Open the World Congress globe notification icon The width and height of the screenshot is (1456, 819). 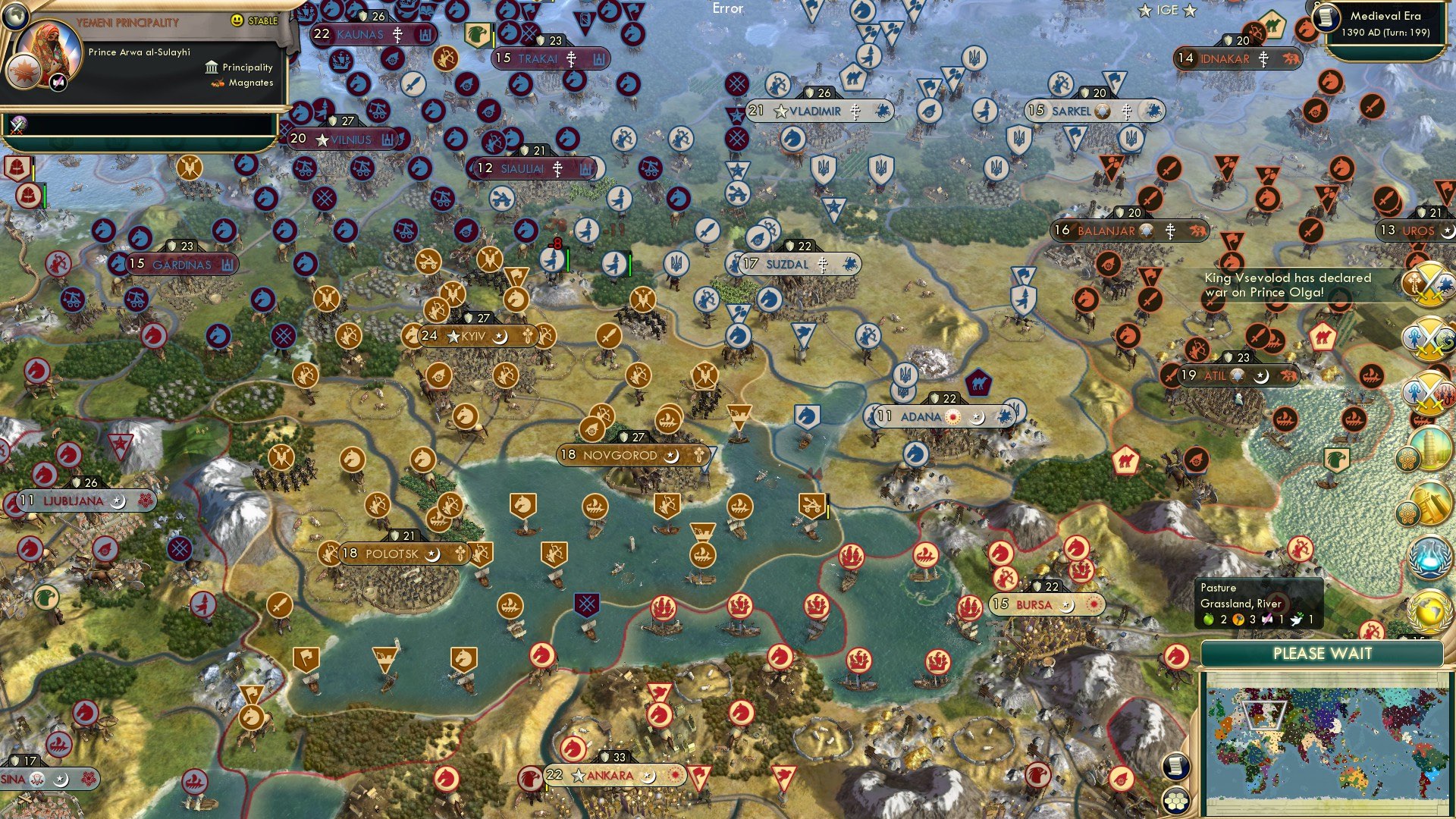[1429, 612]
